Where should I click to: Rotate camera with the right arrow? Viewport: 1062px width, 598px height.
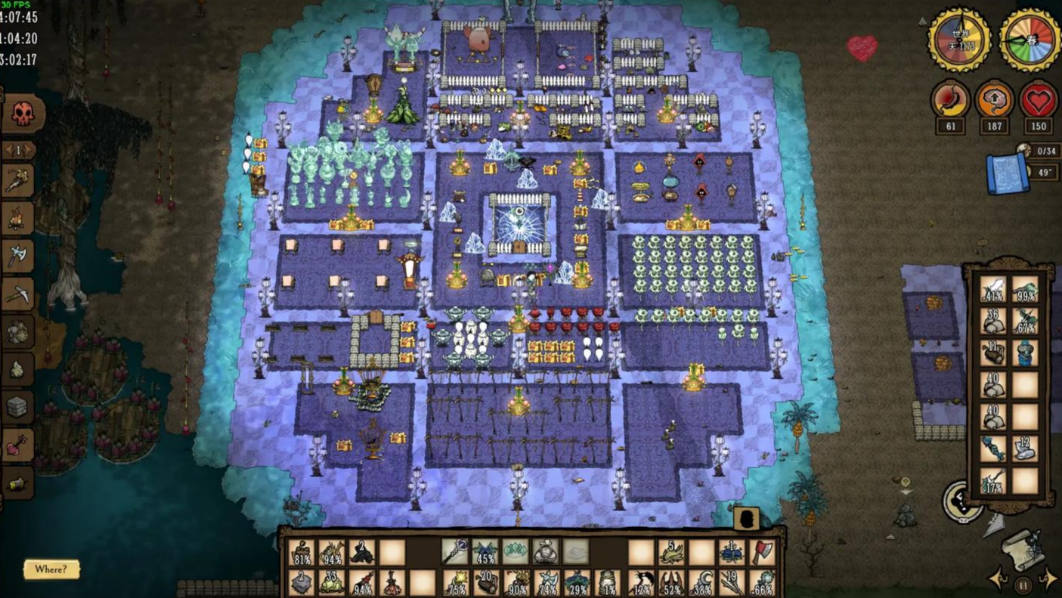click(x=1048, y=578)
